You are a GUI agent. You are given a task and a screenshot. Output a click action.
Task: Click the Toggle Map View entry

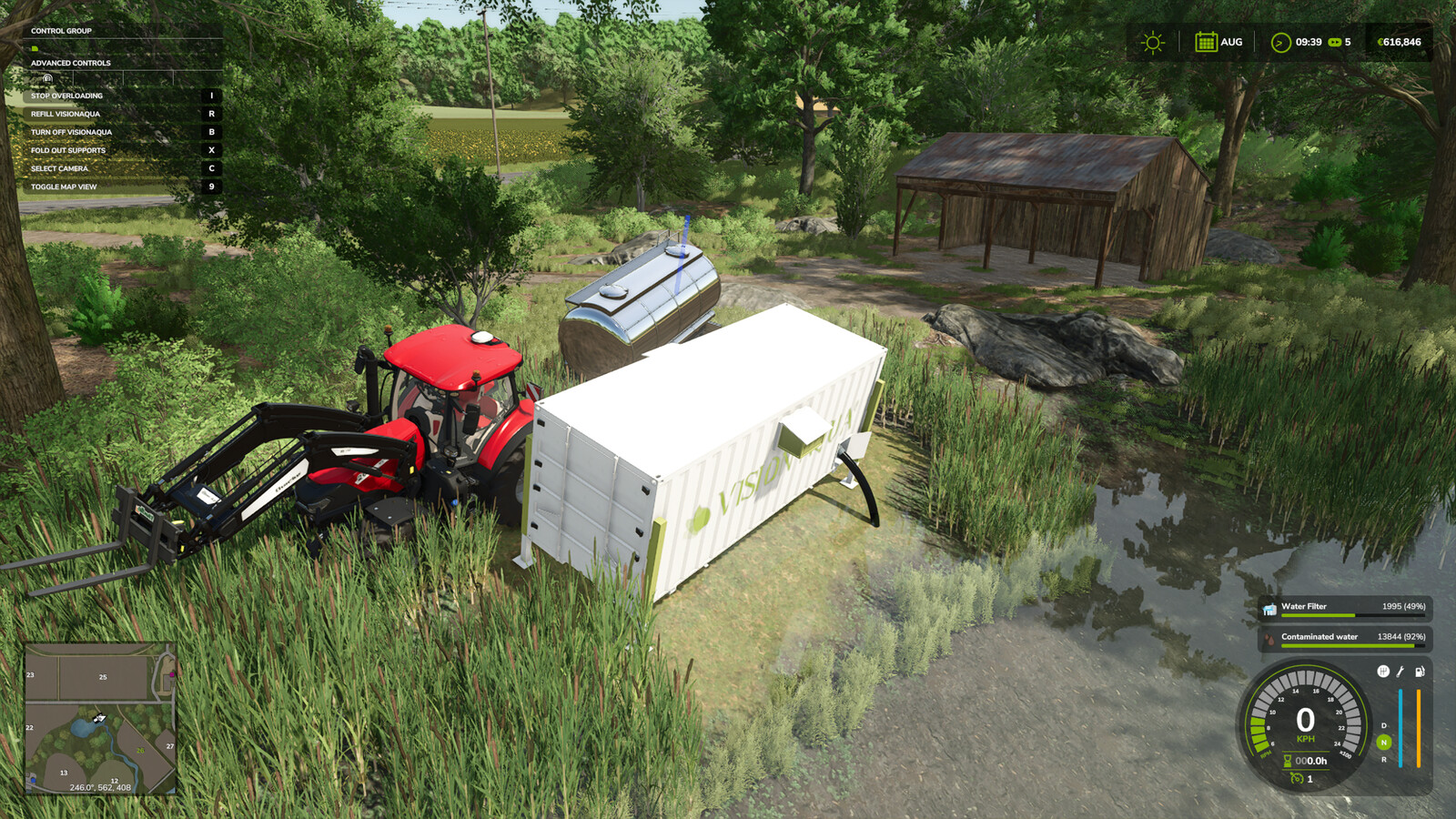64,187
